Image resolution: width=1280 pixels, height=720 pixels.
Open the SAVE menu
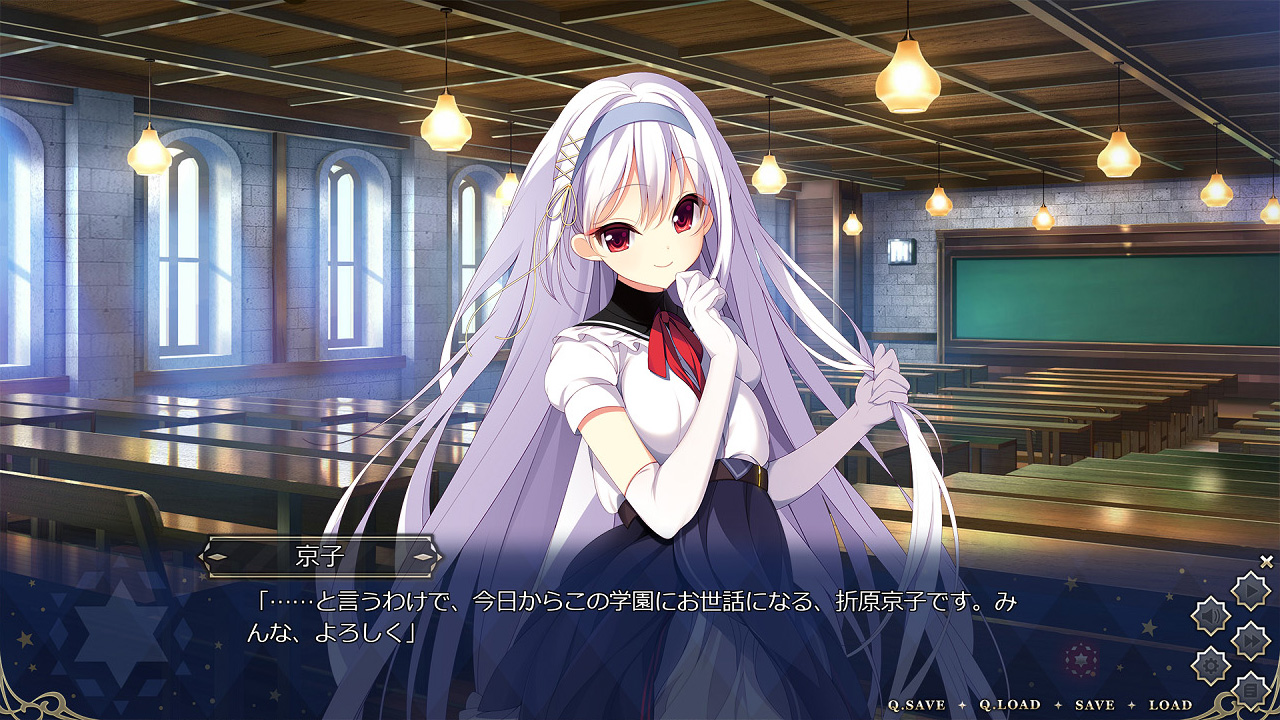click(x=1094, y=705)
